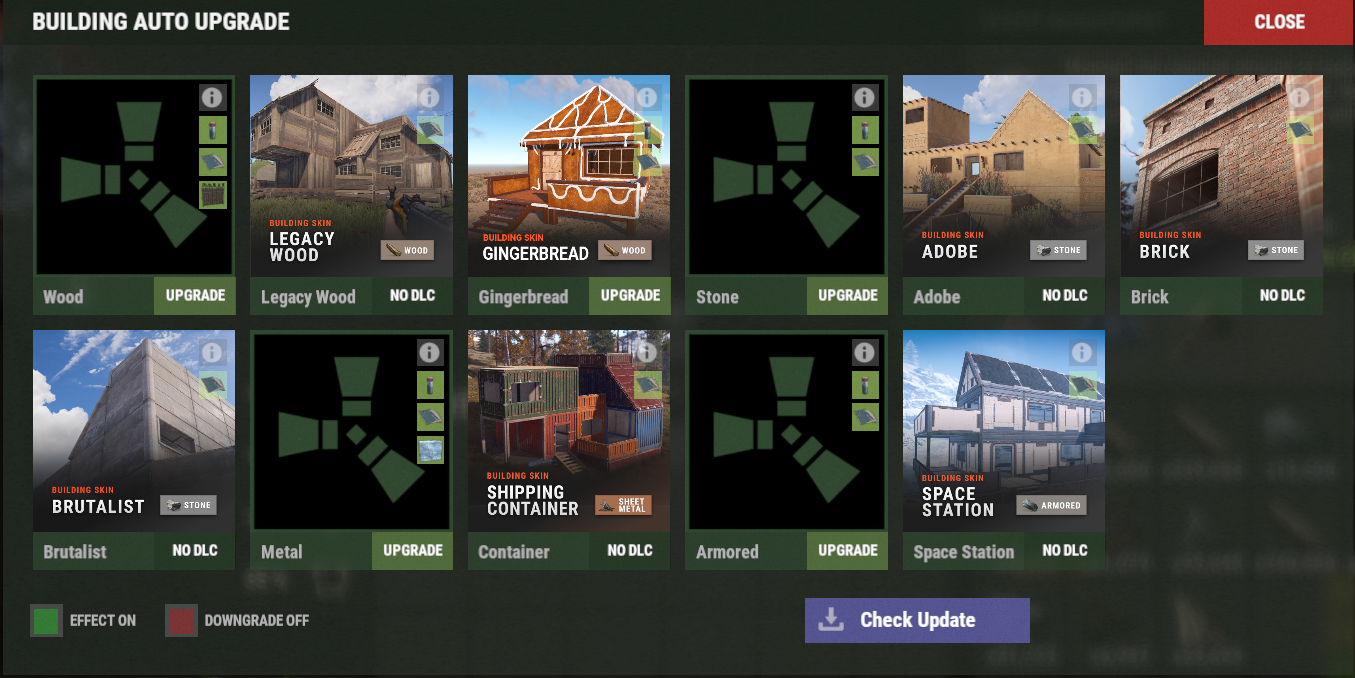Click the Space Station No DLC button
Screen dimensions: 1355x678
pos(1064,551)
